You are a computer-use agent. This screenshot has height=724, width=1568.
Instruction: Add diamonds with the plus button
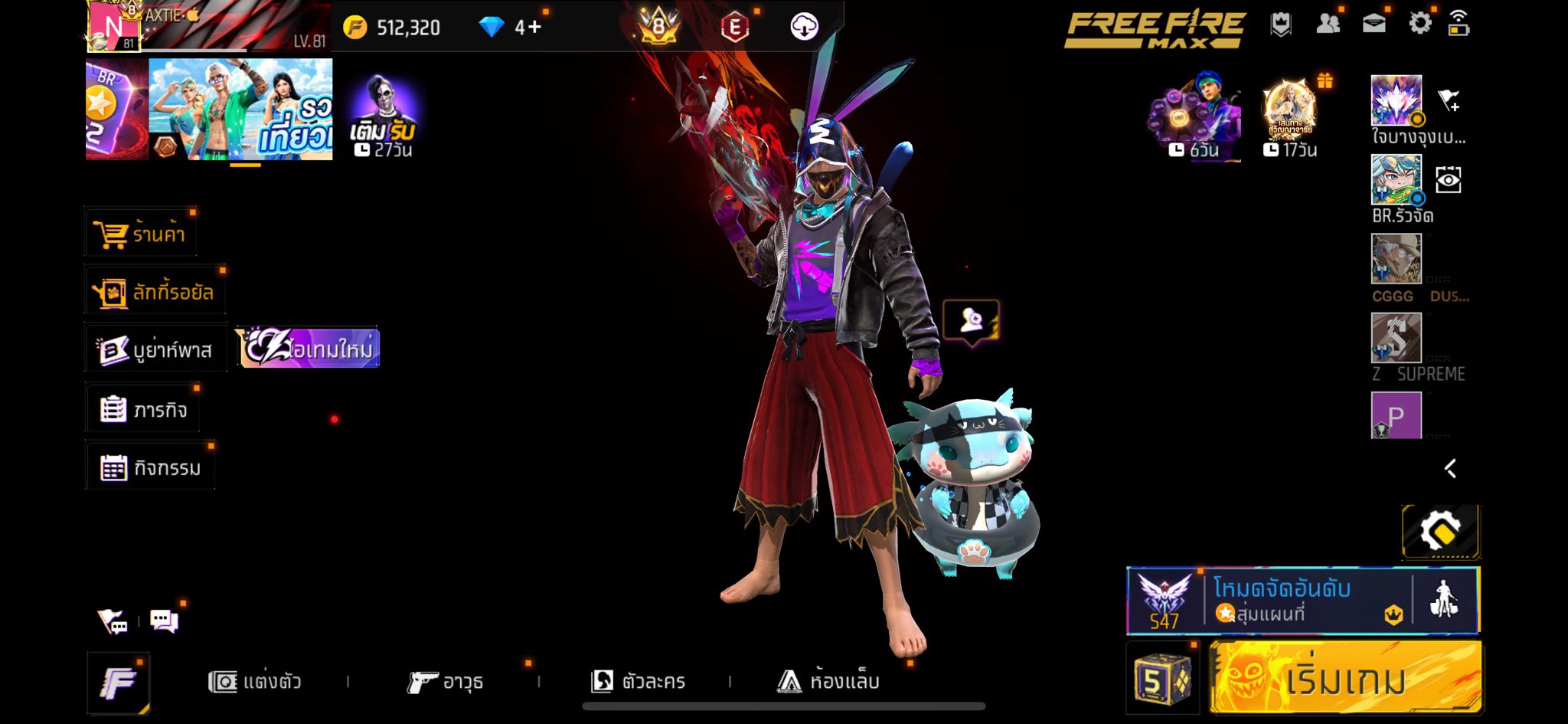[x=529, y=28]
